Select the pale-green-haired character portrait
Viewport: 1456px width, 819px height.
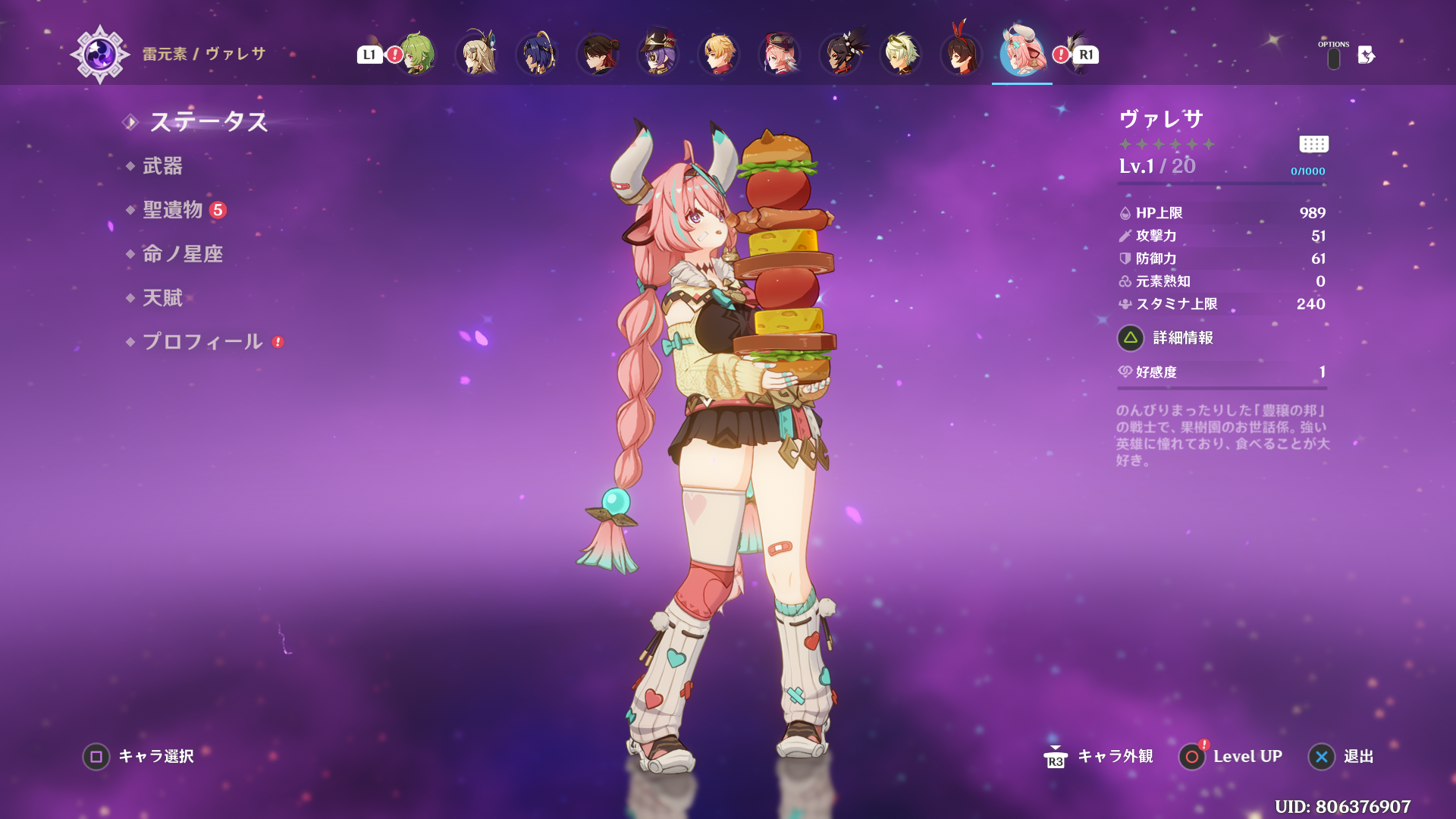pyautogui.click(x=901, y=55)
